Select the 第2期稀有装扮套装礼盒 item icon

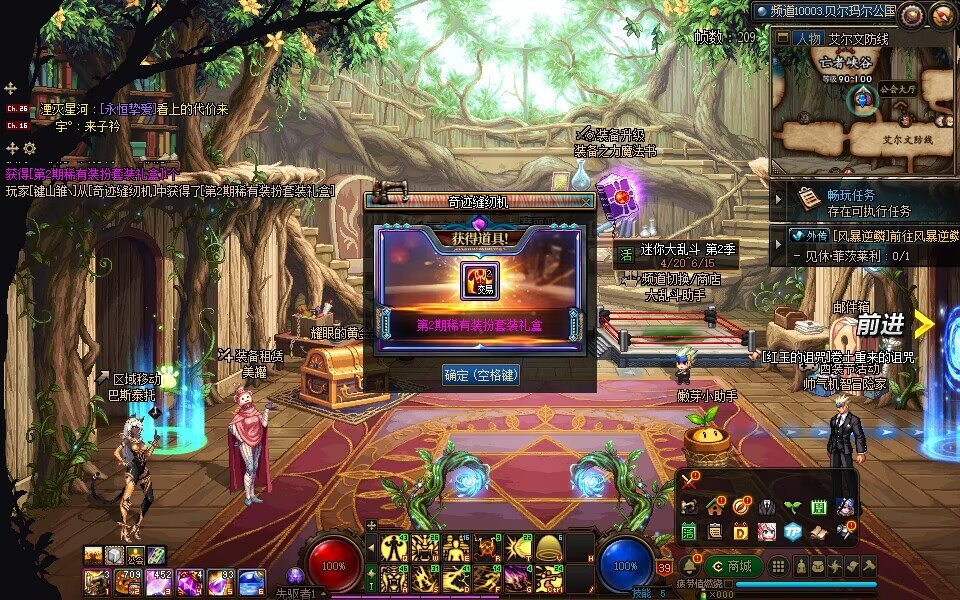480,280
